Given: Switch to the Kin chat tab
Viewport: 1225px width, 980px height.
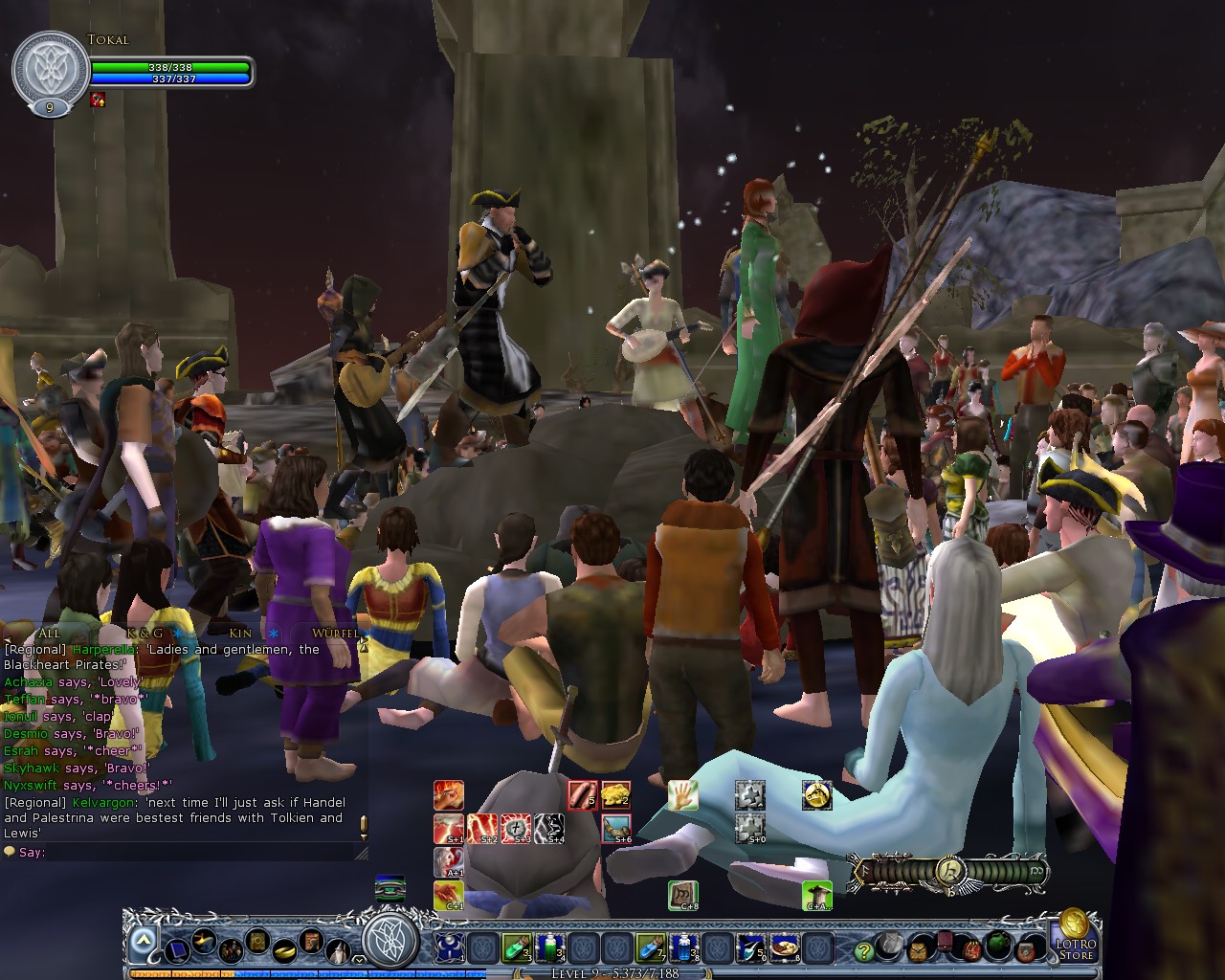Looking at the screenshot, I should click(241, 633).
